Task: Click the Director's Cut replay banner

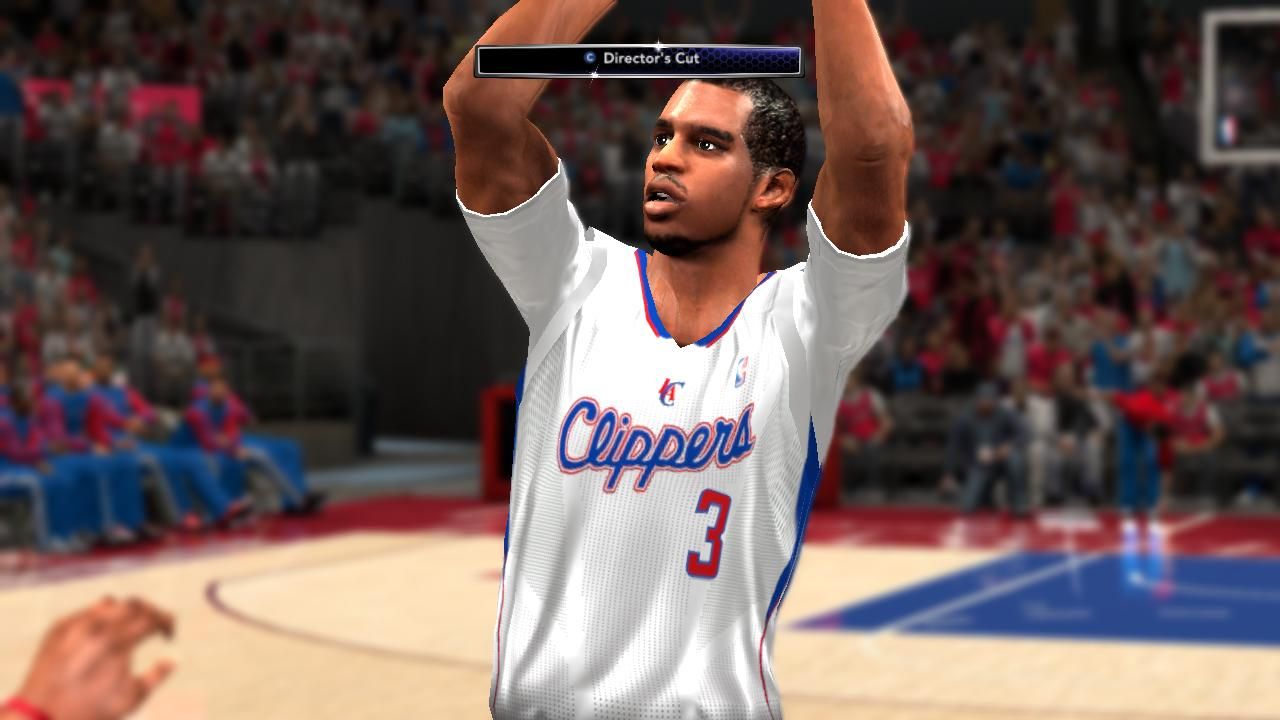Action: coord(638,60)
